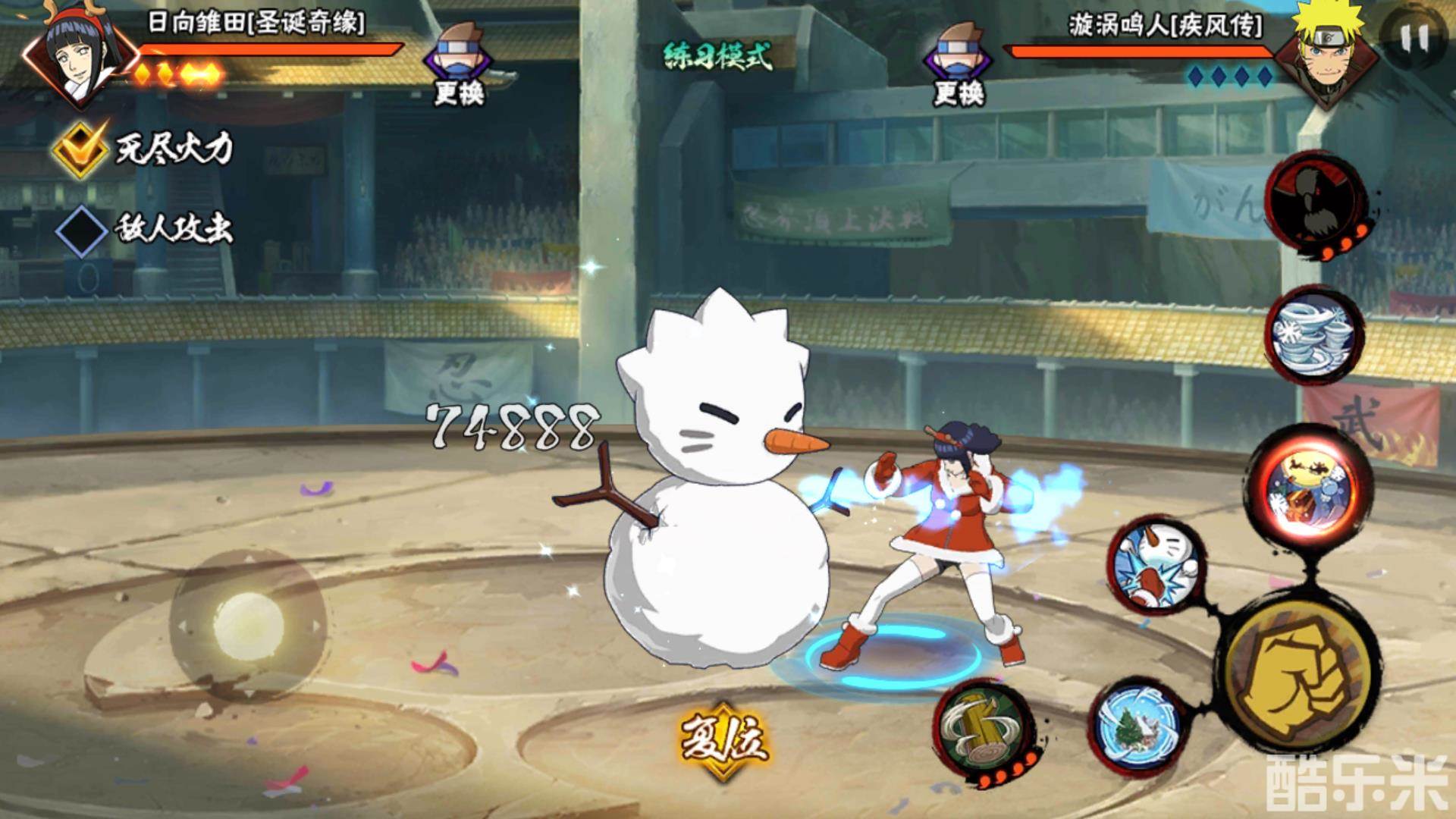Image resolution: width=1456 pixels, height=819 pixels.
Task: Use the snow whirlwind scroll skill
Action: [x=1314, y=334]
